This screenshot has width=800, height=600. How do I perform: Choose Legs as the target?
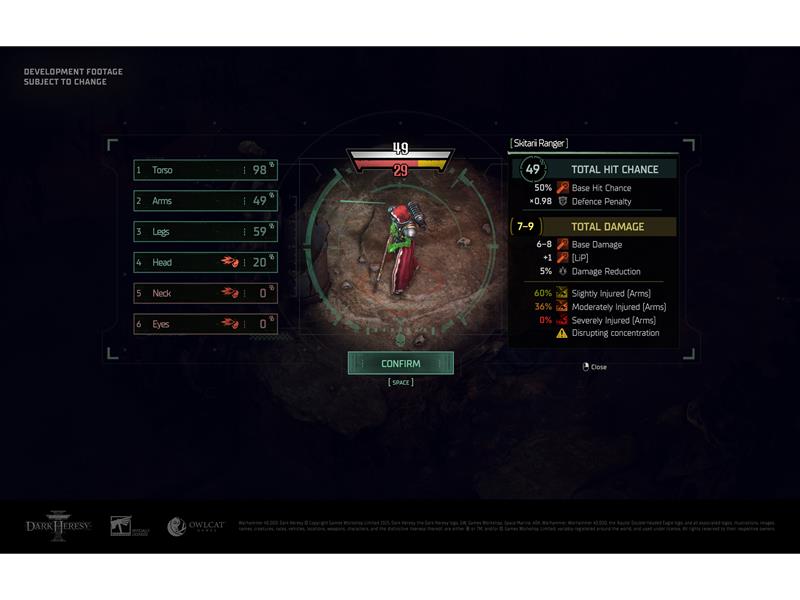pos(205,232)
